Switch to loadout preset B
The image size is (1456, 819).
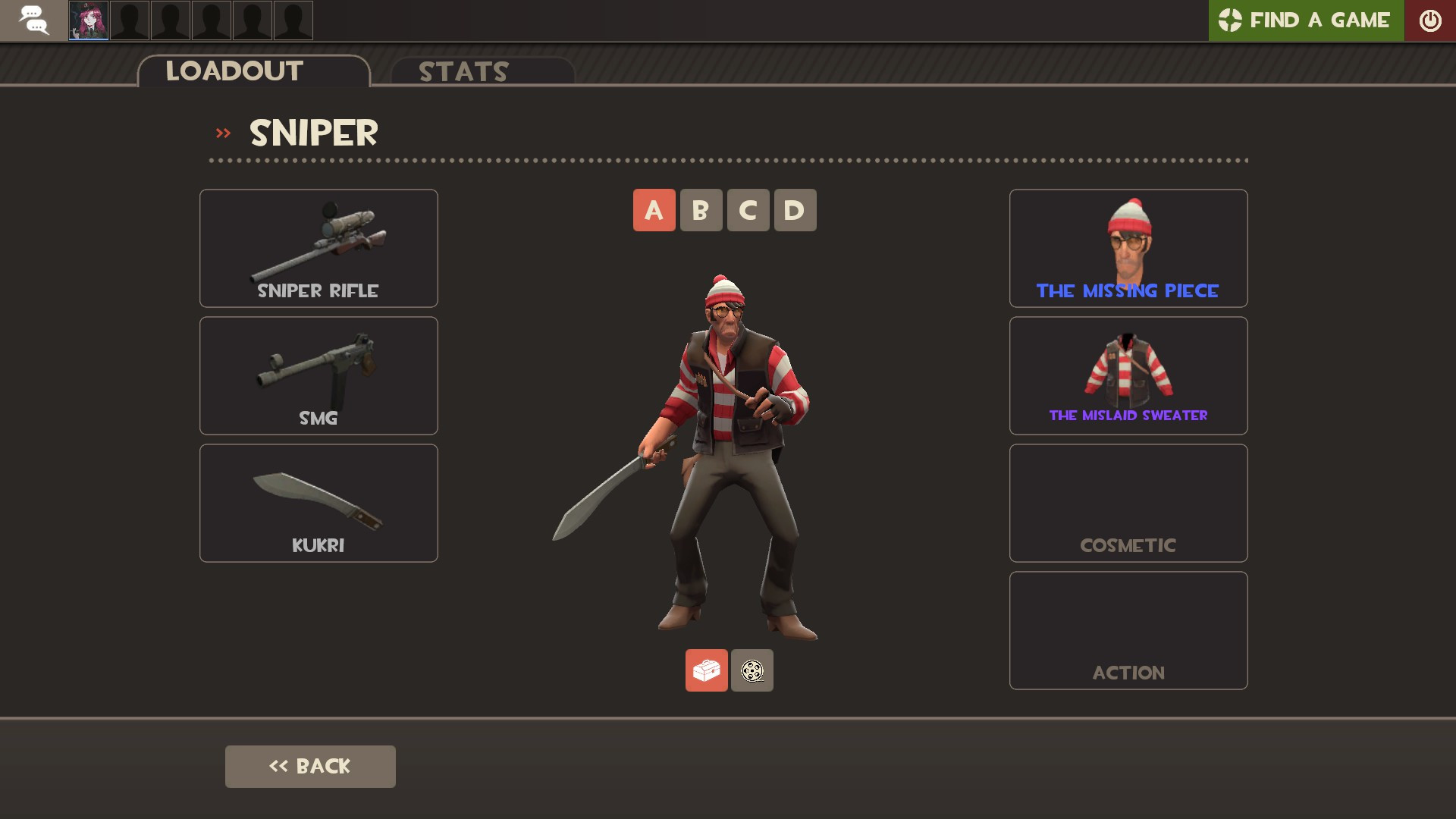701,210
